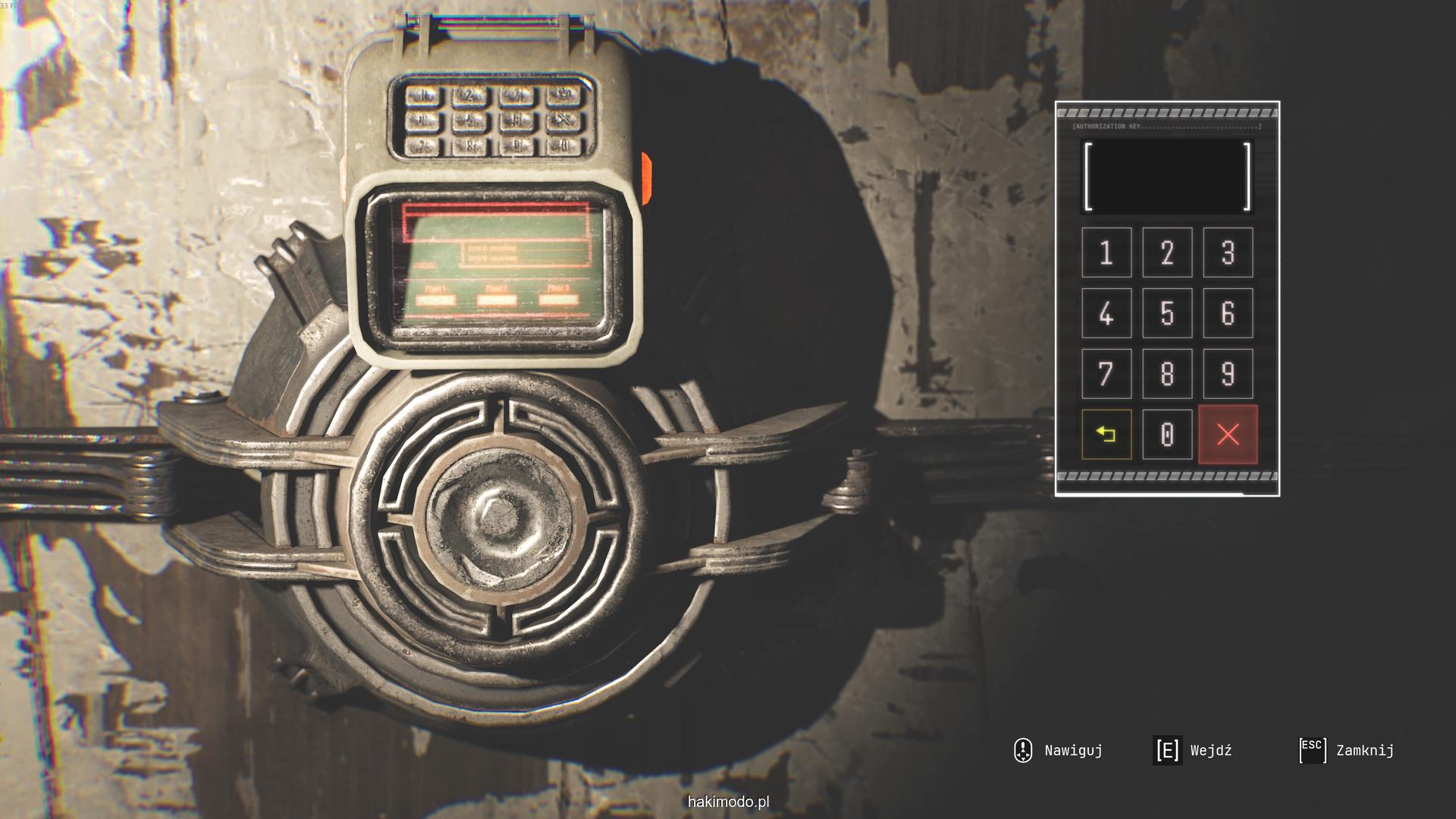Screen dimensions: 1456x819
Task: Click the yellow backspace arrow button
Action: [x=1106, y=435]
